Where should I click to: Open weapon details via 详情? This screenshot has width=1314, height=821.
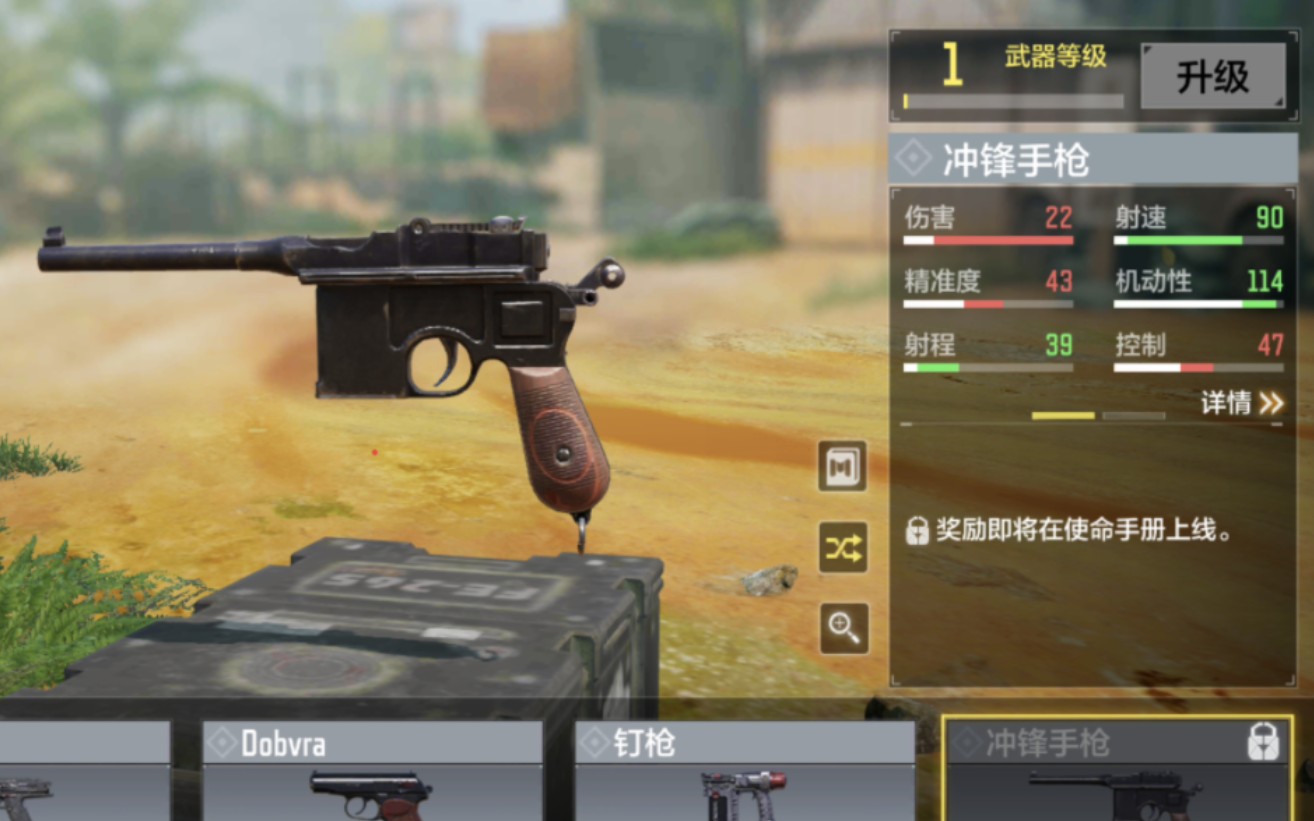click(1241, 403)
